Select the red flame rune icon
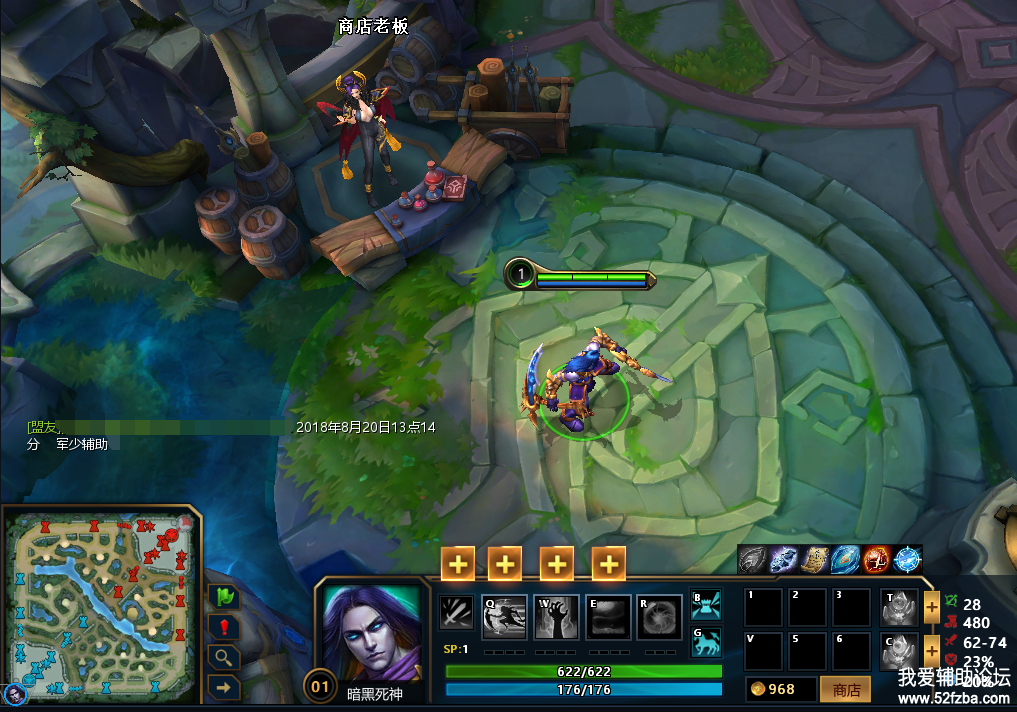Screen dimensions: 1017x712 (876, 560)
